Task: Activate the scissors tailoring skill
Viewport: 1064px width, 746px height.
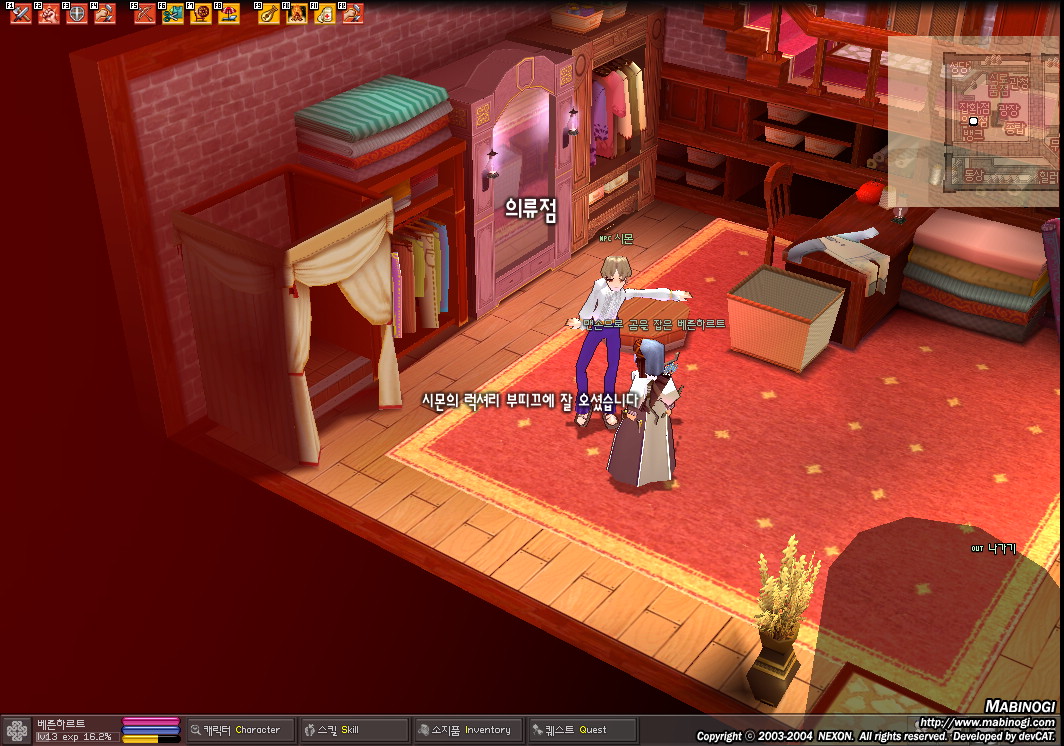Action: (172, 14)
